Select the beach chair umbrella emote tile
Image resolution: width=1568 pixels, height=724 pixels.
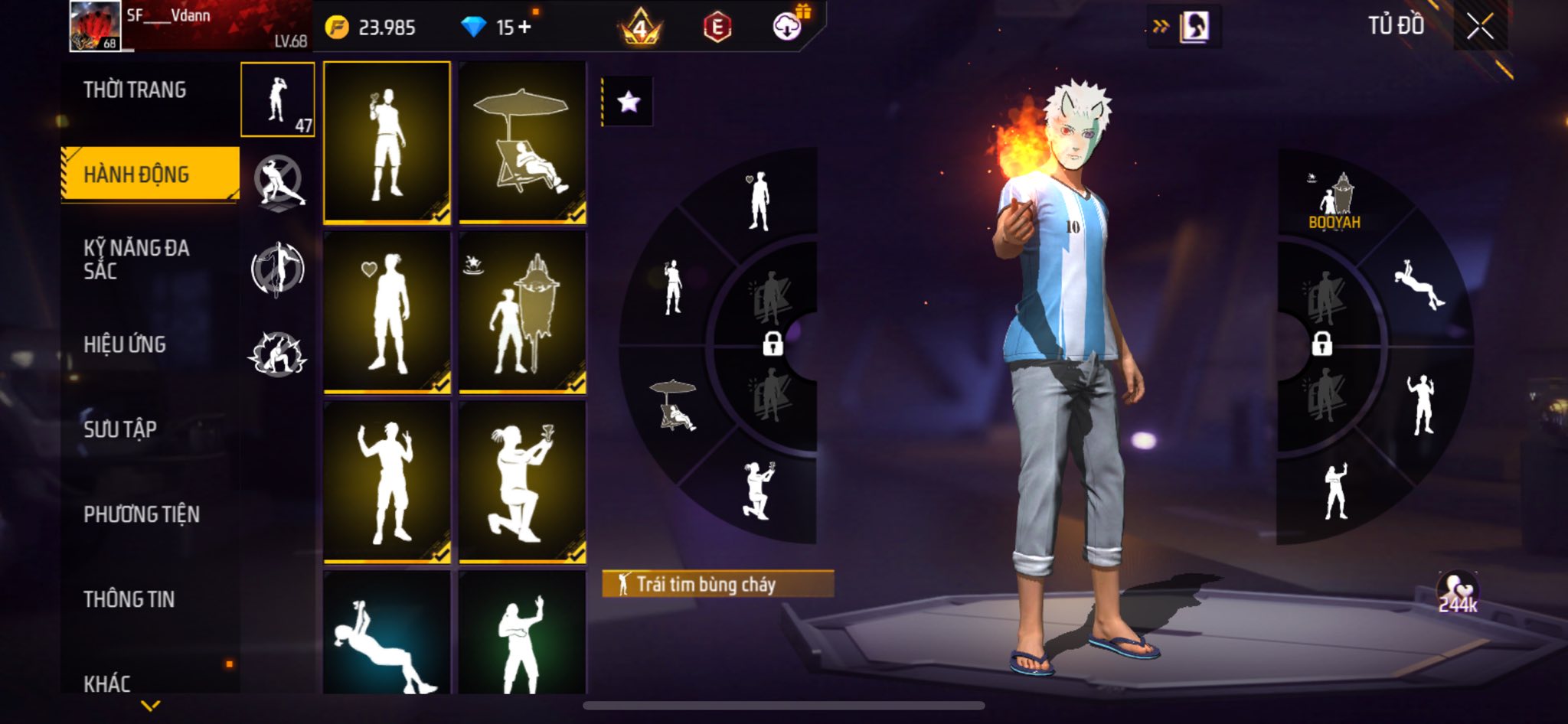coord(522,142)
